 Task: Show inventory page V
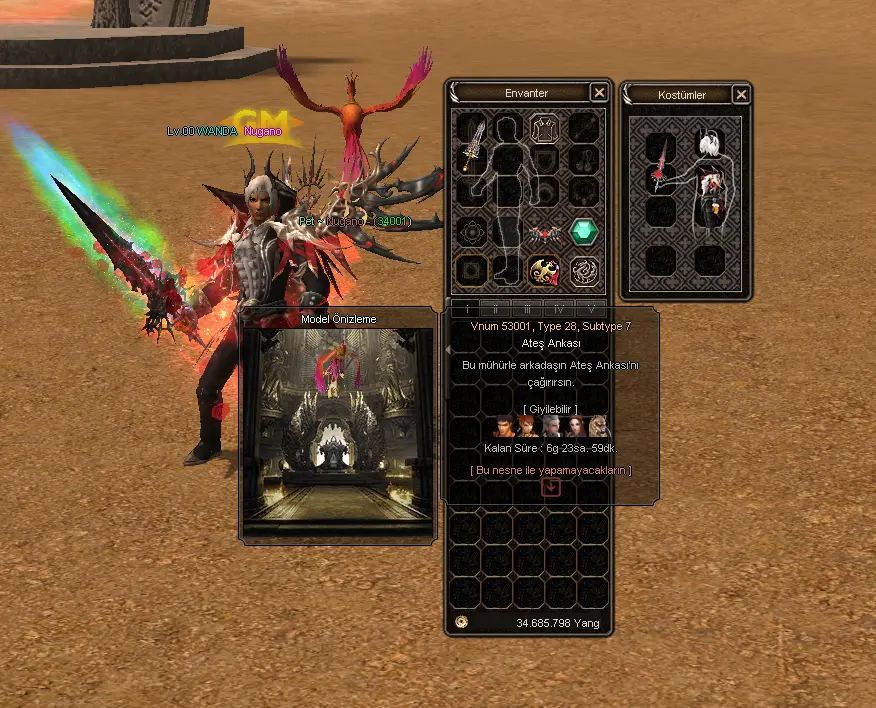[591, 307]
